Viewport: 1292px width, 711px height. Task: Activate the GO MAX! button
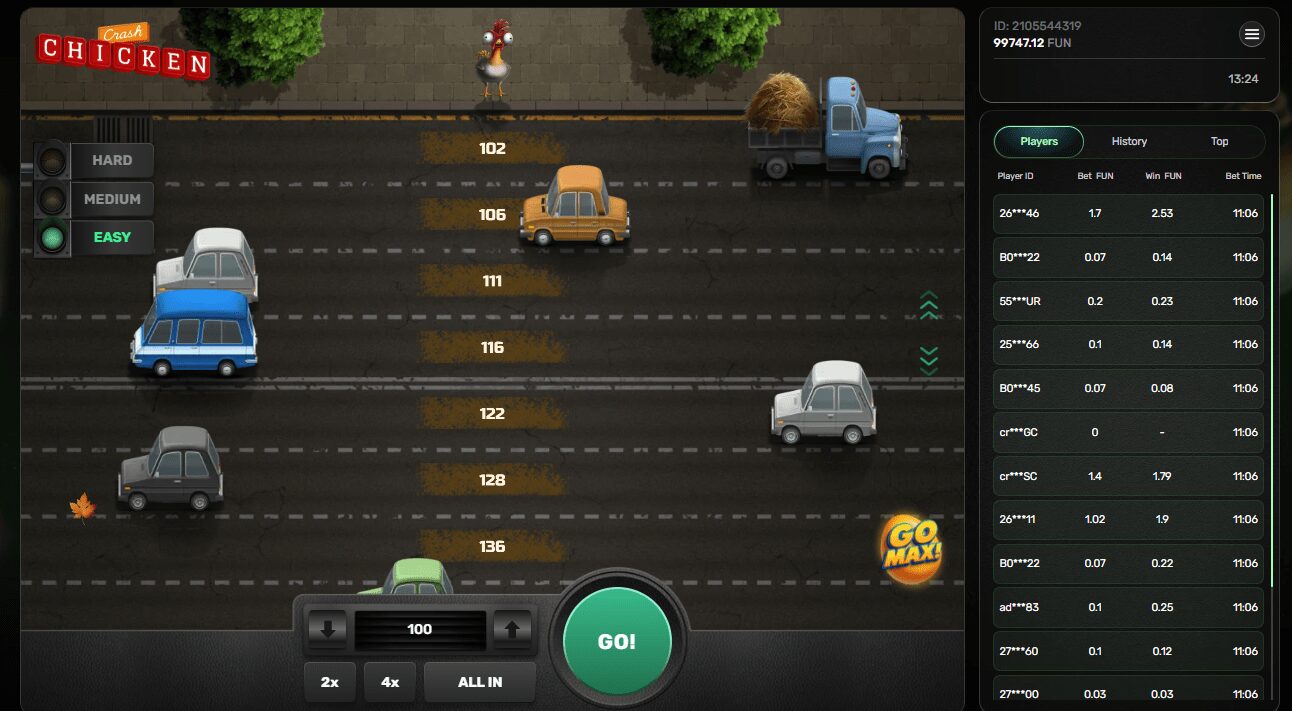[x=911, y=547]
